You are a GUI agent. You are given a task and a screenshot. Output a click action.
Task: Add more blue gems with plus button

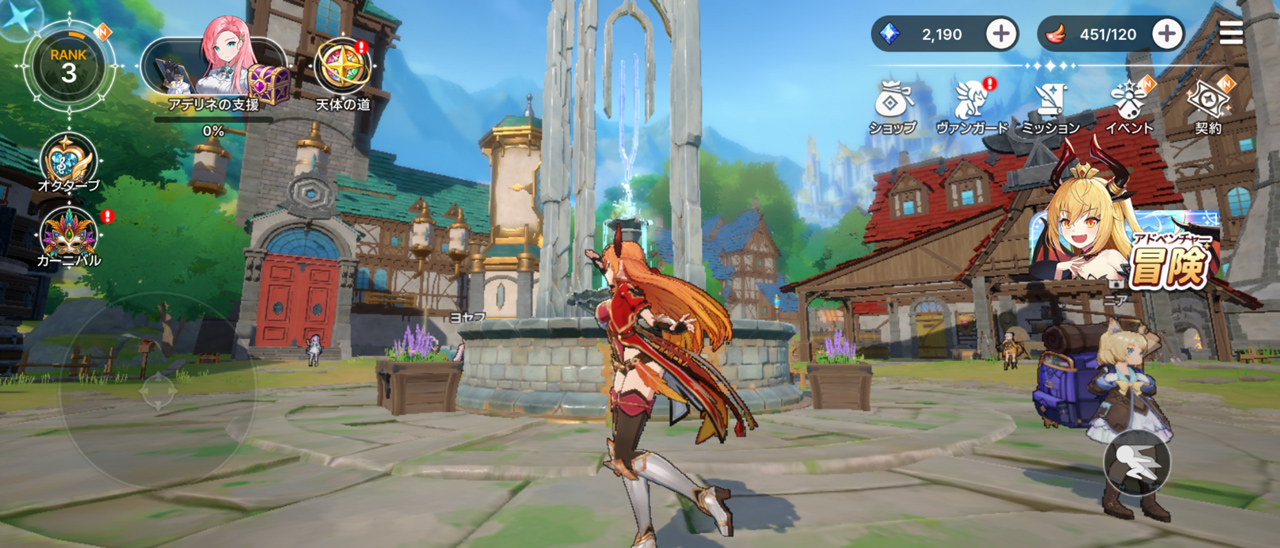[1001, 34]
